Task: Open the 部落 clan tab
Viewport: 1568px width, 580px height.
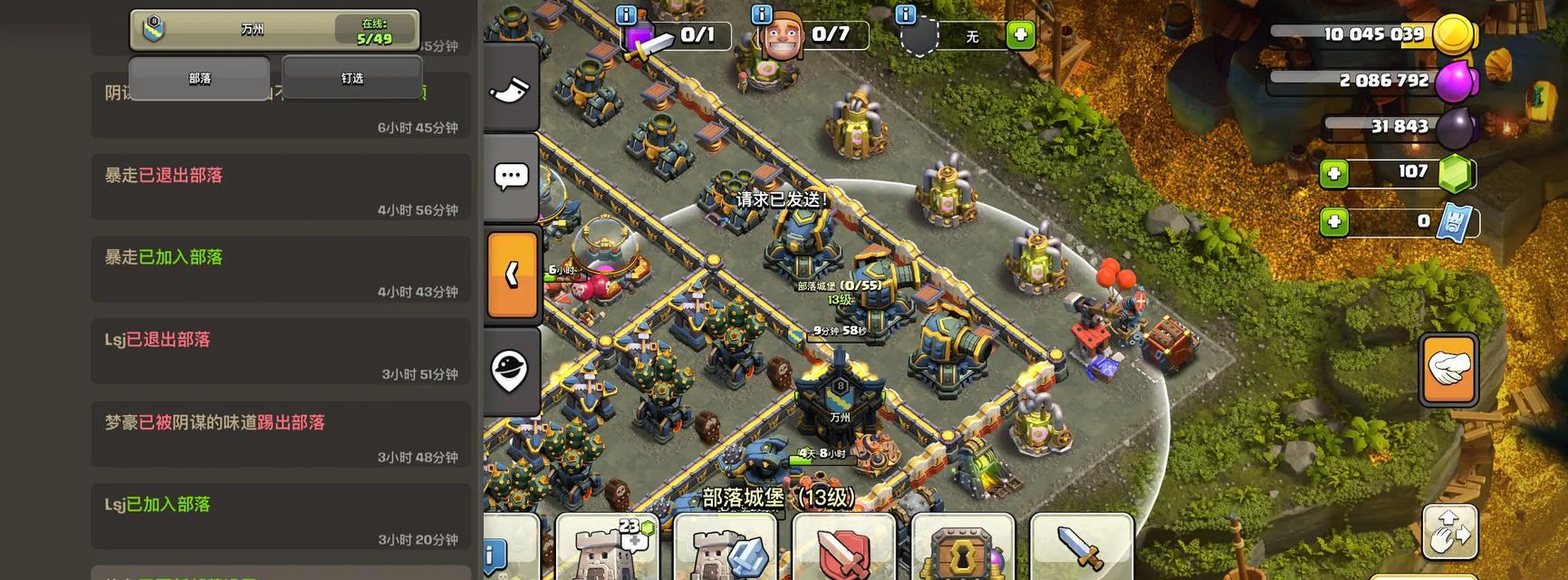Action: pyautogui.click(x=199, y=79)
